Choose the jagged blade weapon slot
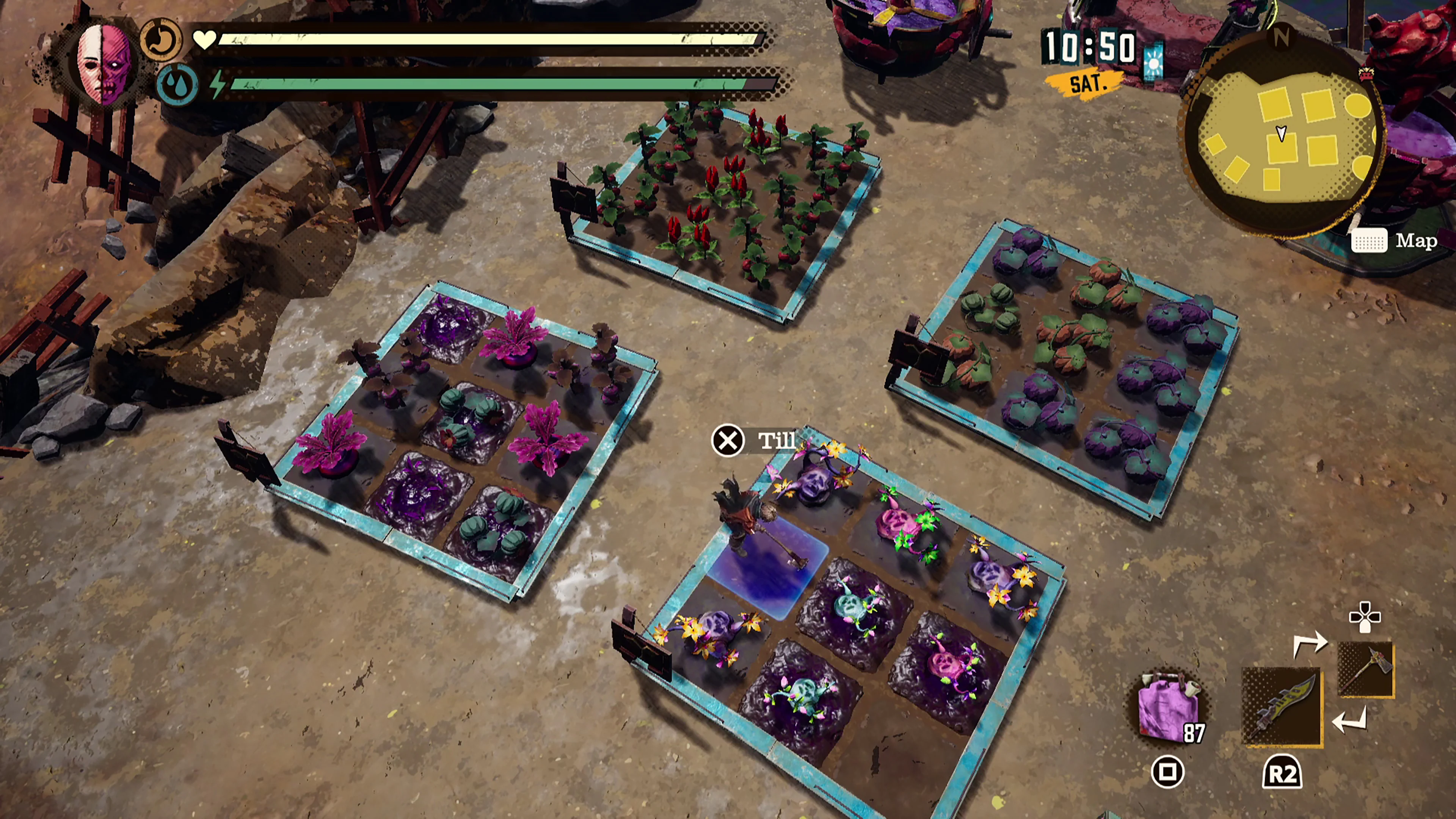The width and height of the screenshot is (1456, 819). [1281, 706]
